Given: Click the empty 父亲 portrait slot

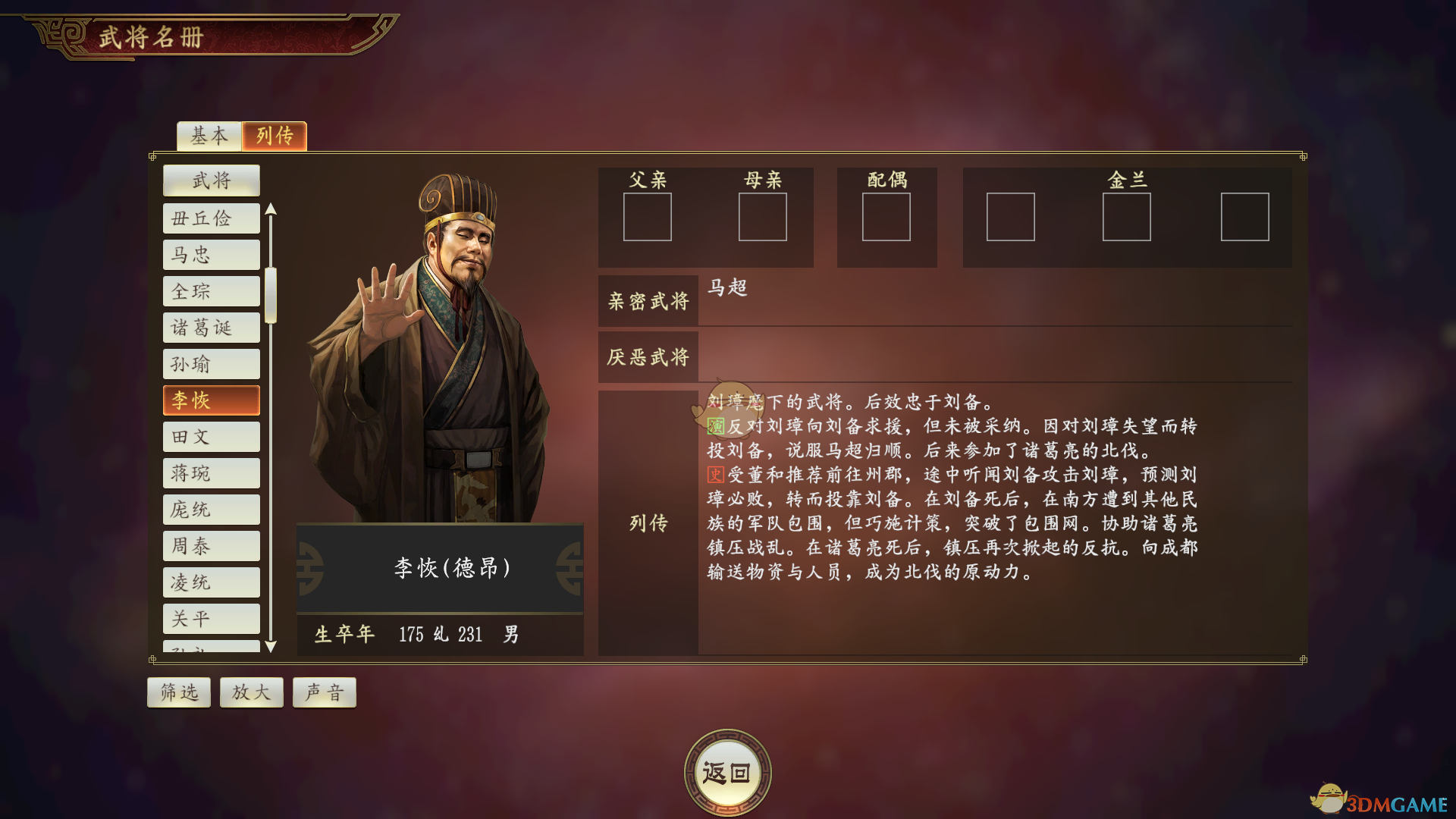Looking at the screenshot, I should (648, 218).
